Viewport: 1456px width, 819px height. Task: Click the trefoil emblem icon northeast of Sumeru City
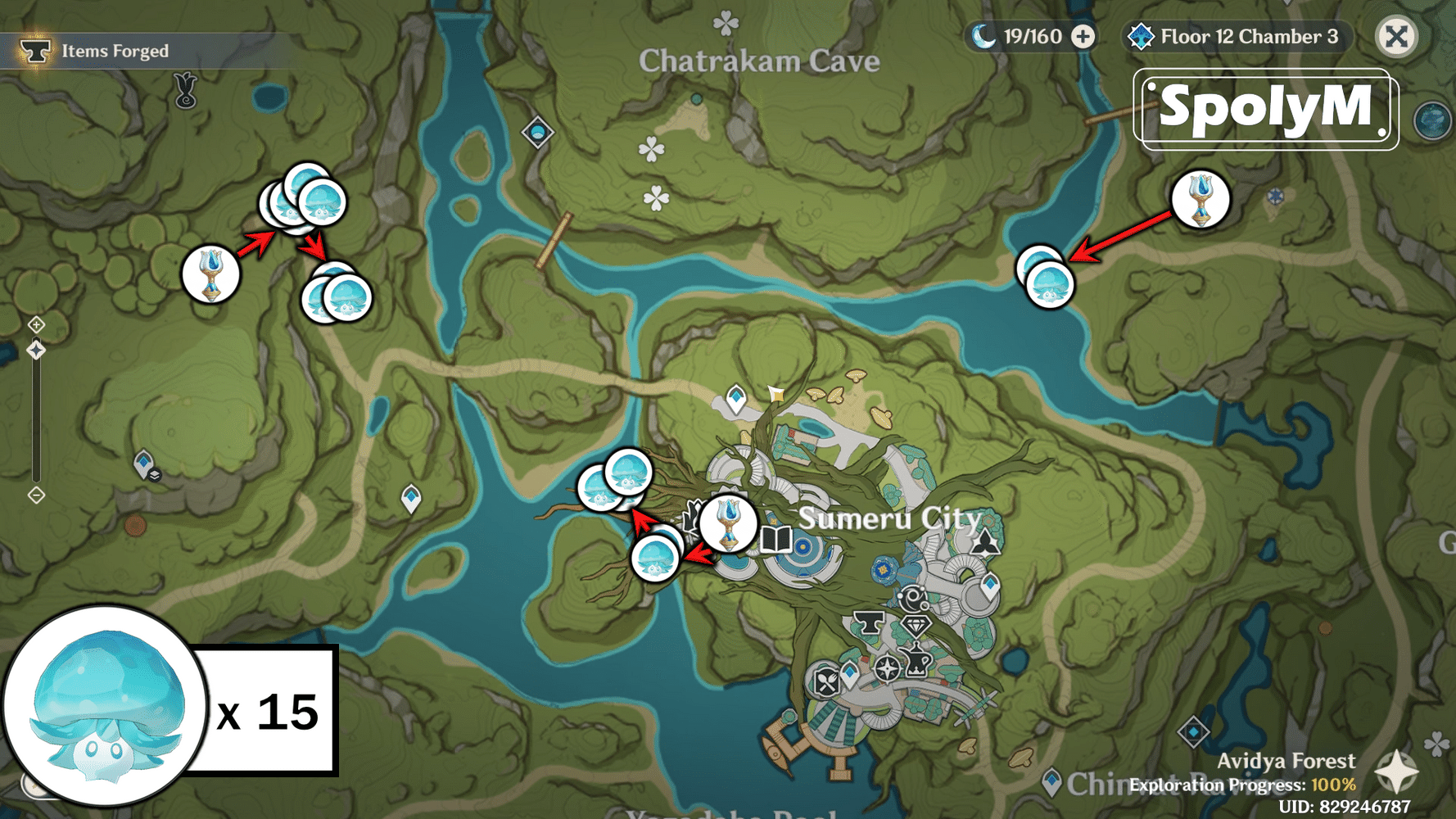[986, 542]
